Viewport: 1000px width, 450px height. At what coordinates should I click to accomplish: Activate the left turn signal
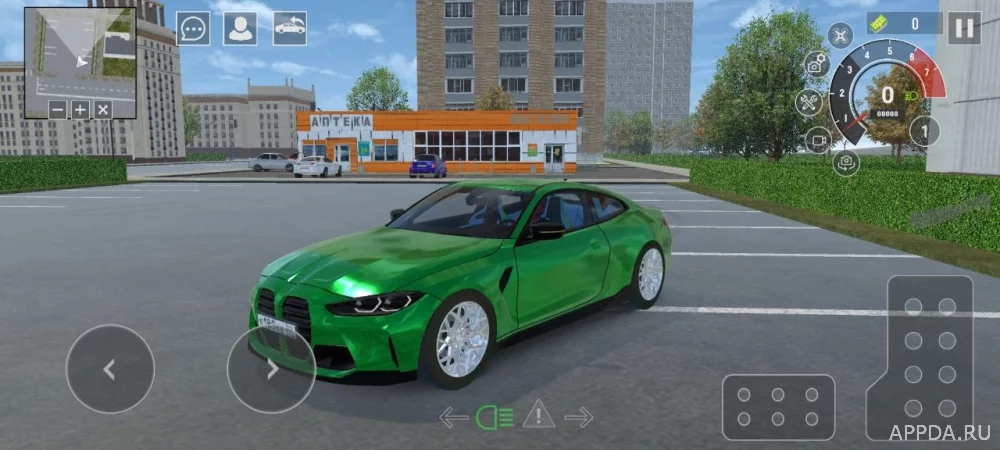pos(454,417)
